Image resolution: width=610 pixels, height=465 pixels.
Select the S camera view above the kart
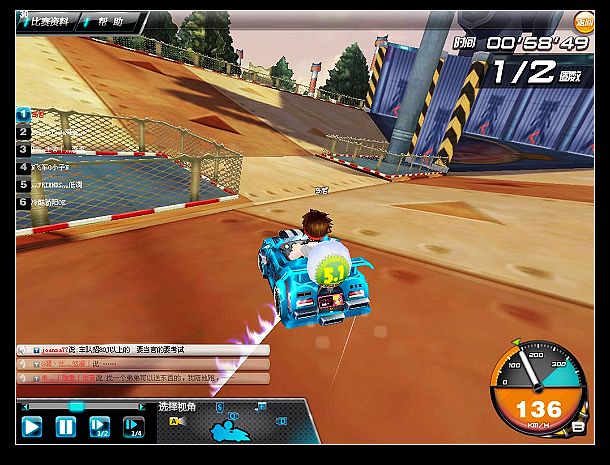click(220, 408)
